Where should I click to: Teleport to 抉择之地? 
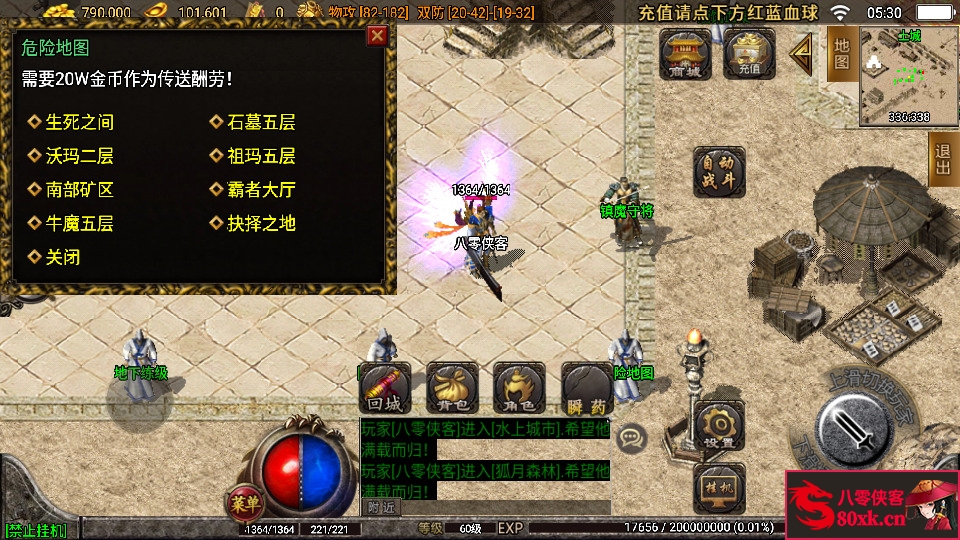pyautogui.click(x=260, y=223)
